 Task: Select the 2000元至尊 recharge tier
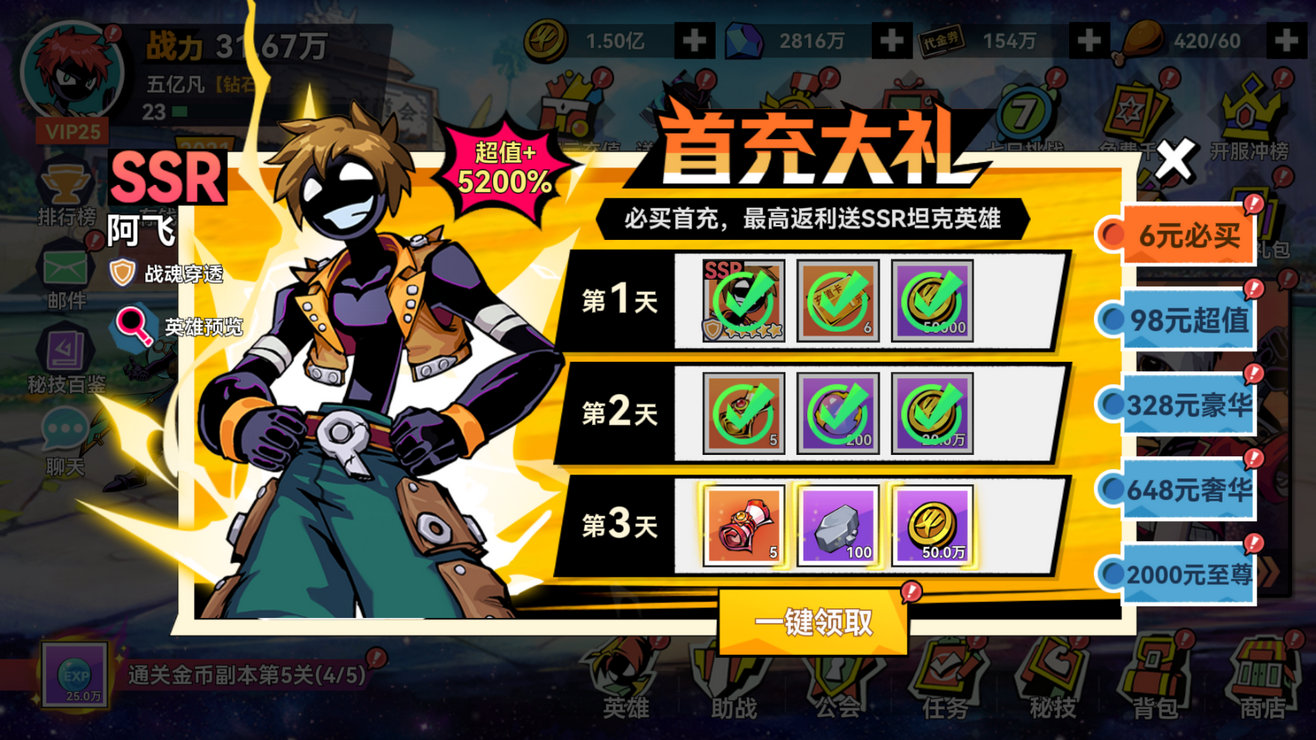coord(1189,573)
